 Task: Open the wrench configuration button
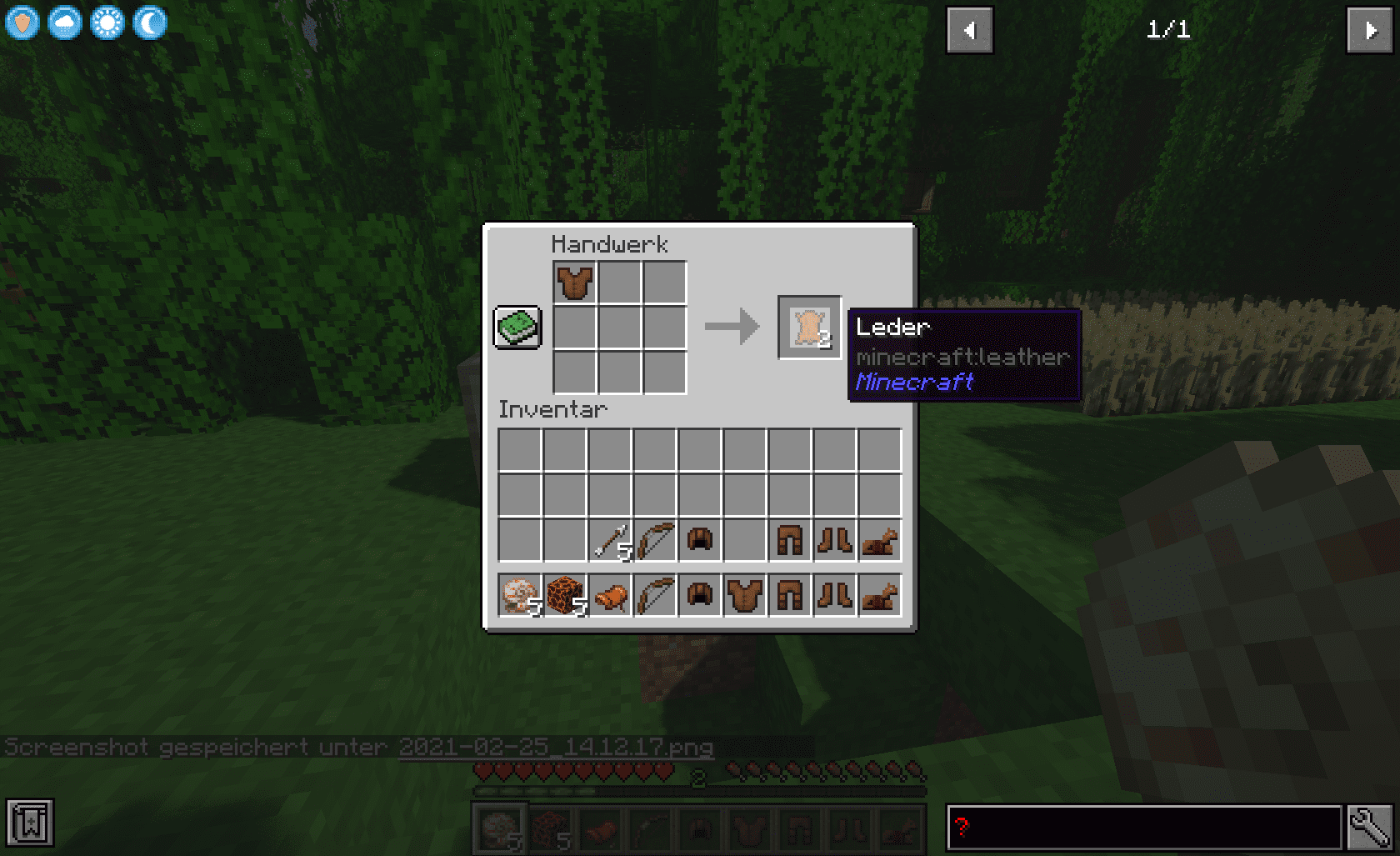coord(1369,828)
